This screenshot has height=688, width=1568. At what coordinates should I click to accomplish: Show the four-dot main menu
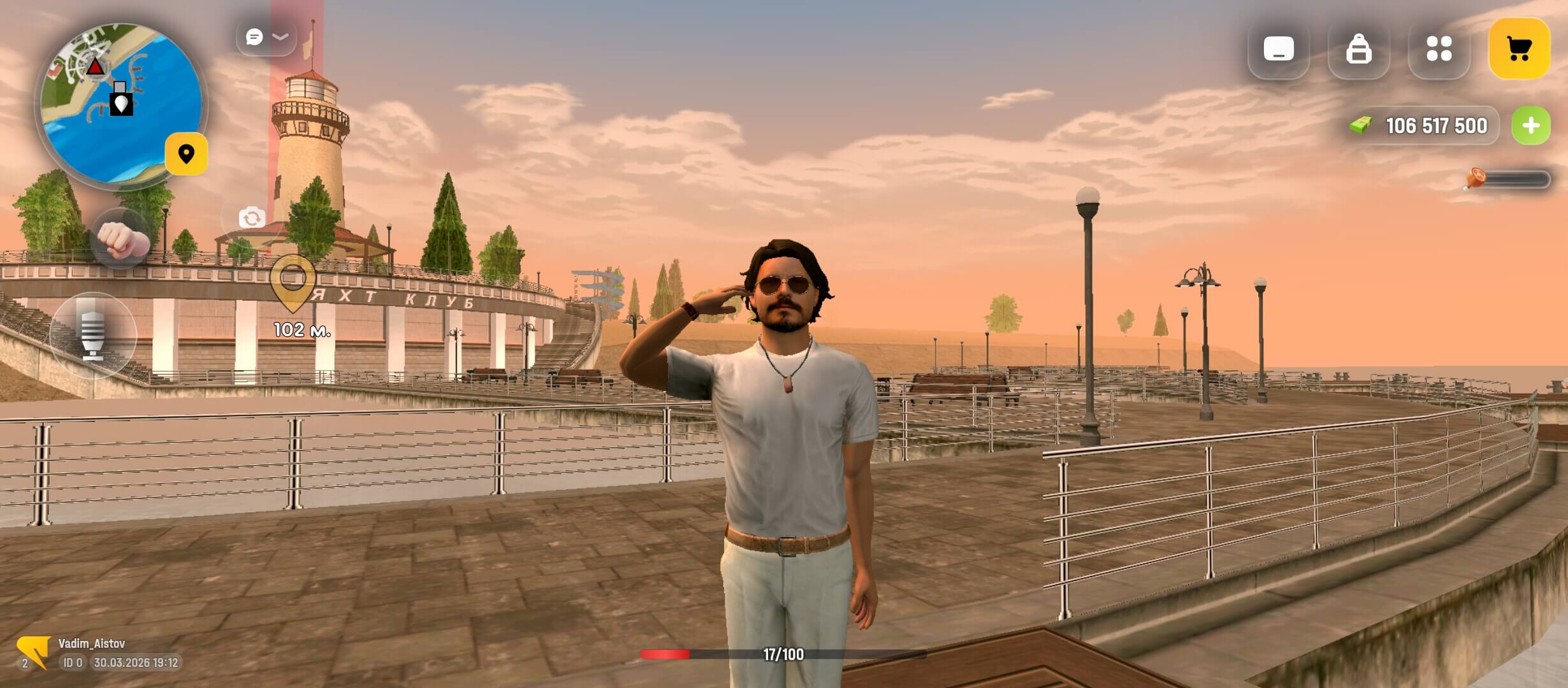point(1439,49)
